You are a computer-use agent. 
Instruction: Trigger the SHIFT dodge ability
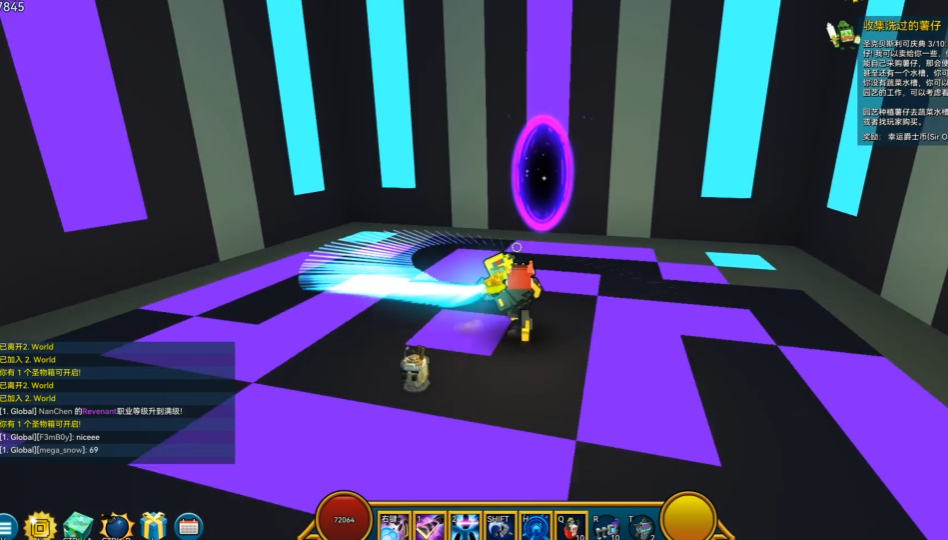(x=500, y=527)
